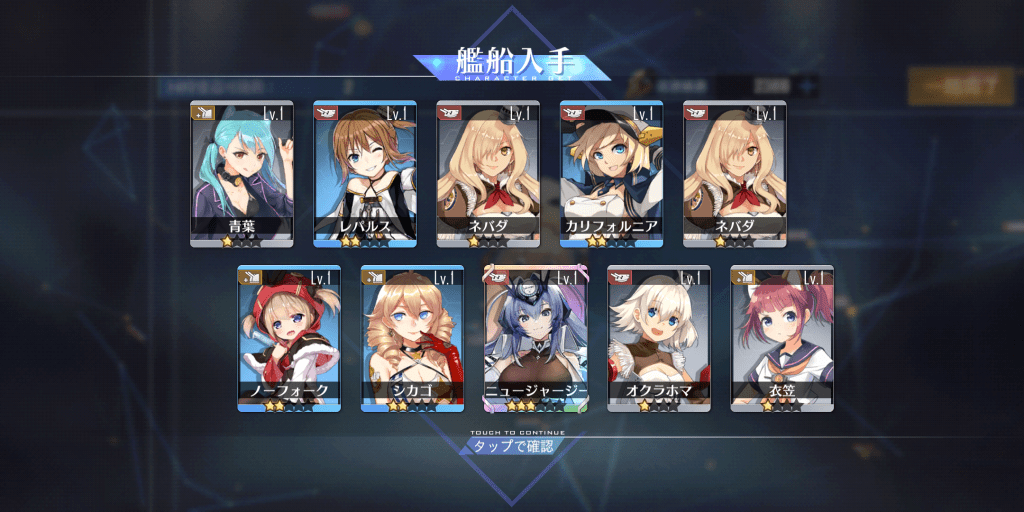This screenshot has width=1024, height=512.
Task: Choose the レパルス (Repulse) ship card
Action: (x=365, y=173)
